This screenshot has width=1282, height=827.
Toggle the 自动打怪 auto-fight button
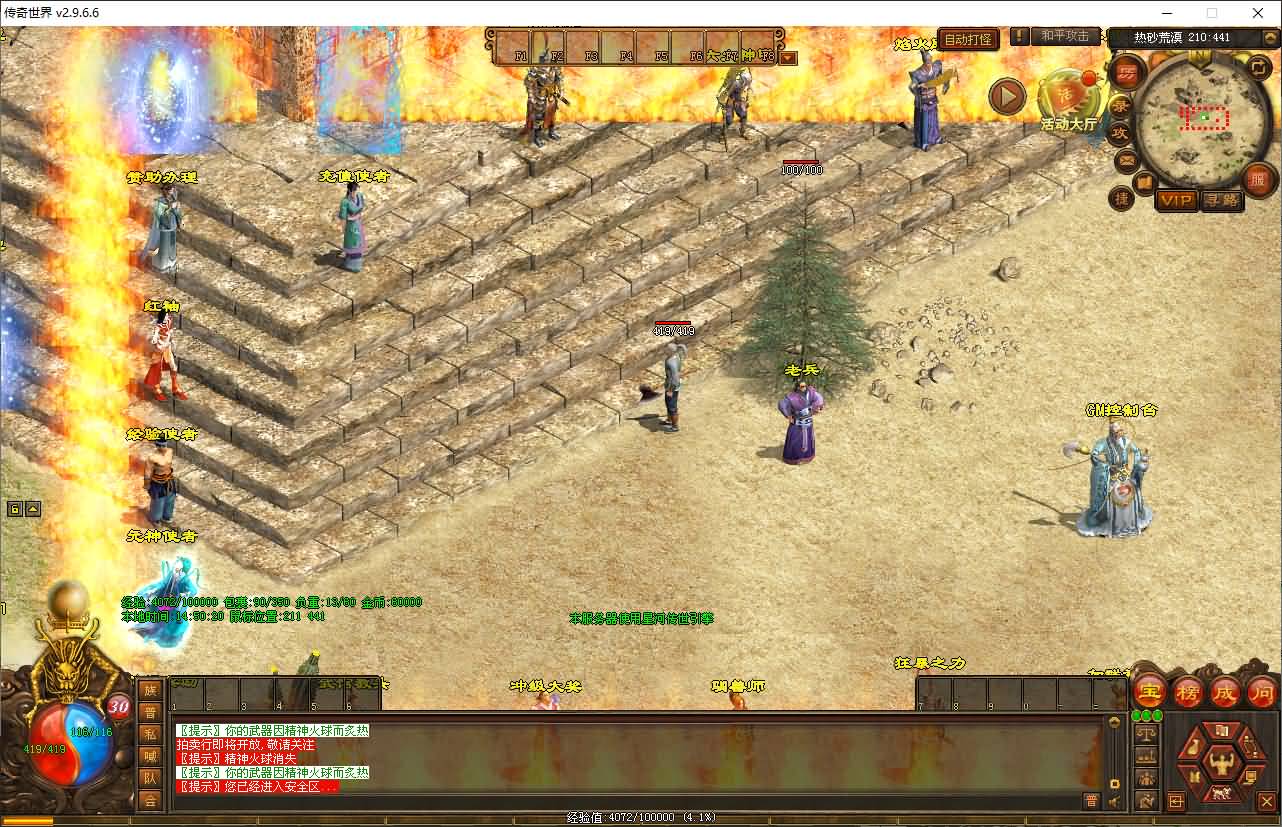(969, 40)
